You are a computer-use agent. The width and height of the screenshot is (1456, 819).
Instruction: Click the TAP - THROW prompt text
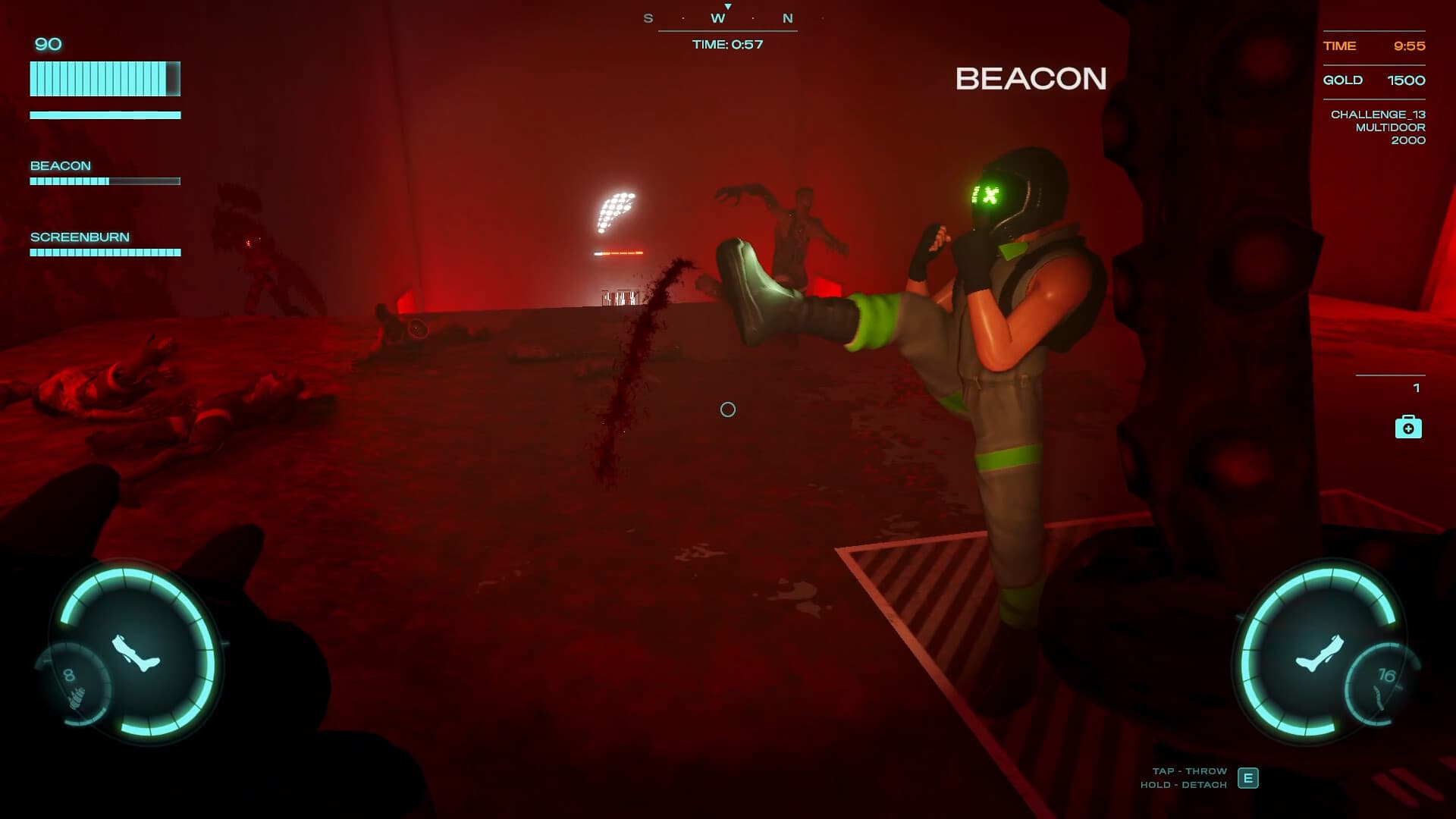coord(1190,770)
